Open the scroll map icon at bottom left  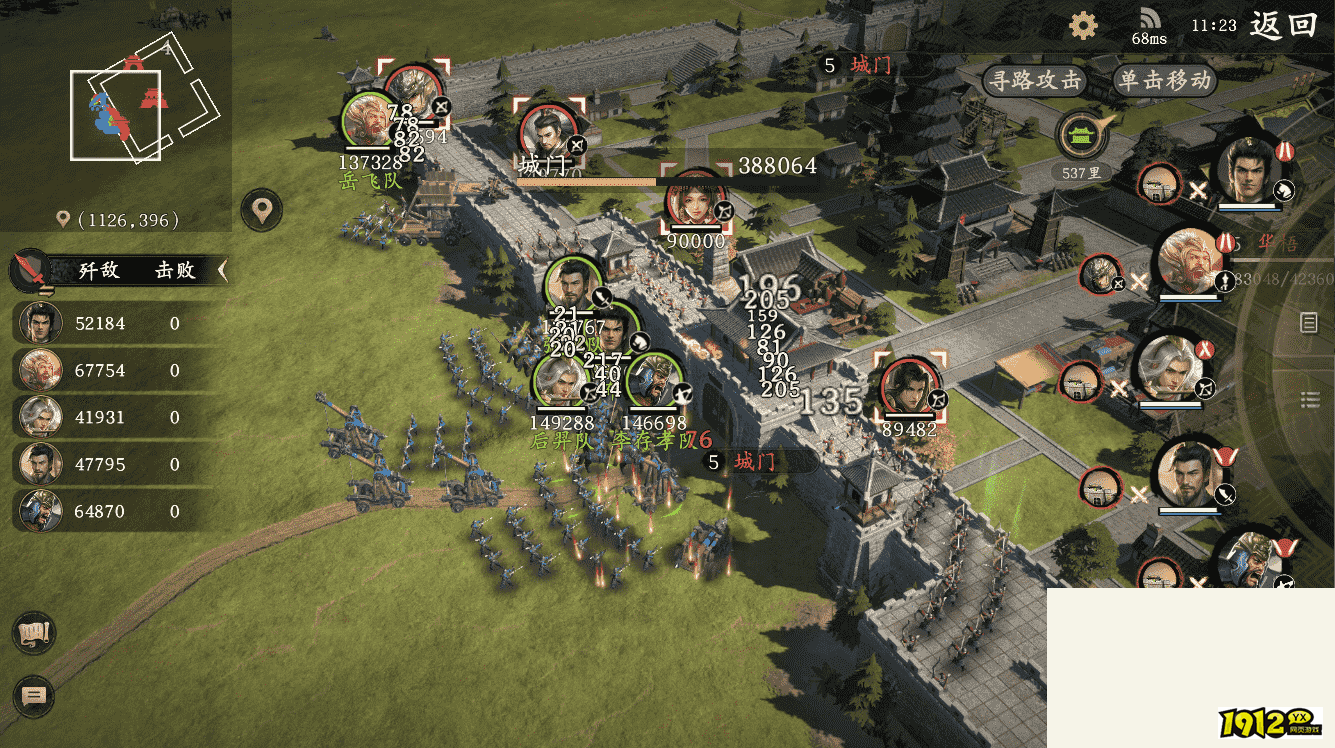(x=34, y=633)
